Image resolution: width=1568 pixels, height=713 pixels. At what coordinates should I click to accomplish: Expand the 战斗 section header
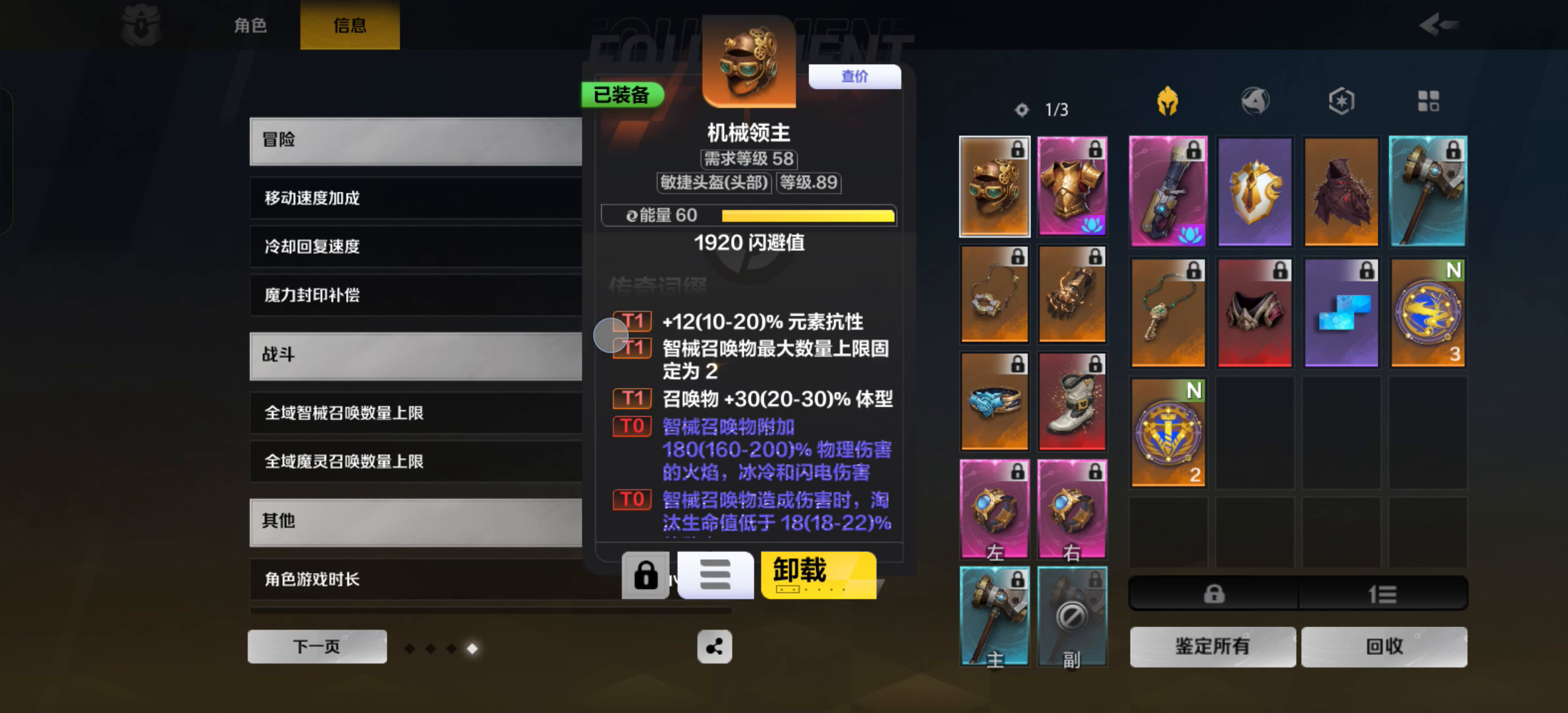tap(415, 355)
